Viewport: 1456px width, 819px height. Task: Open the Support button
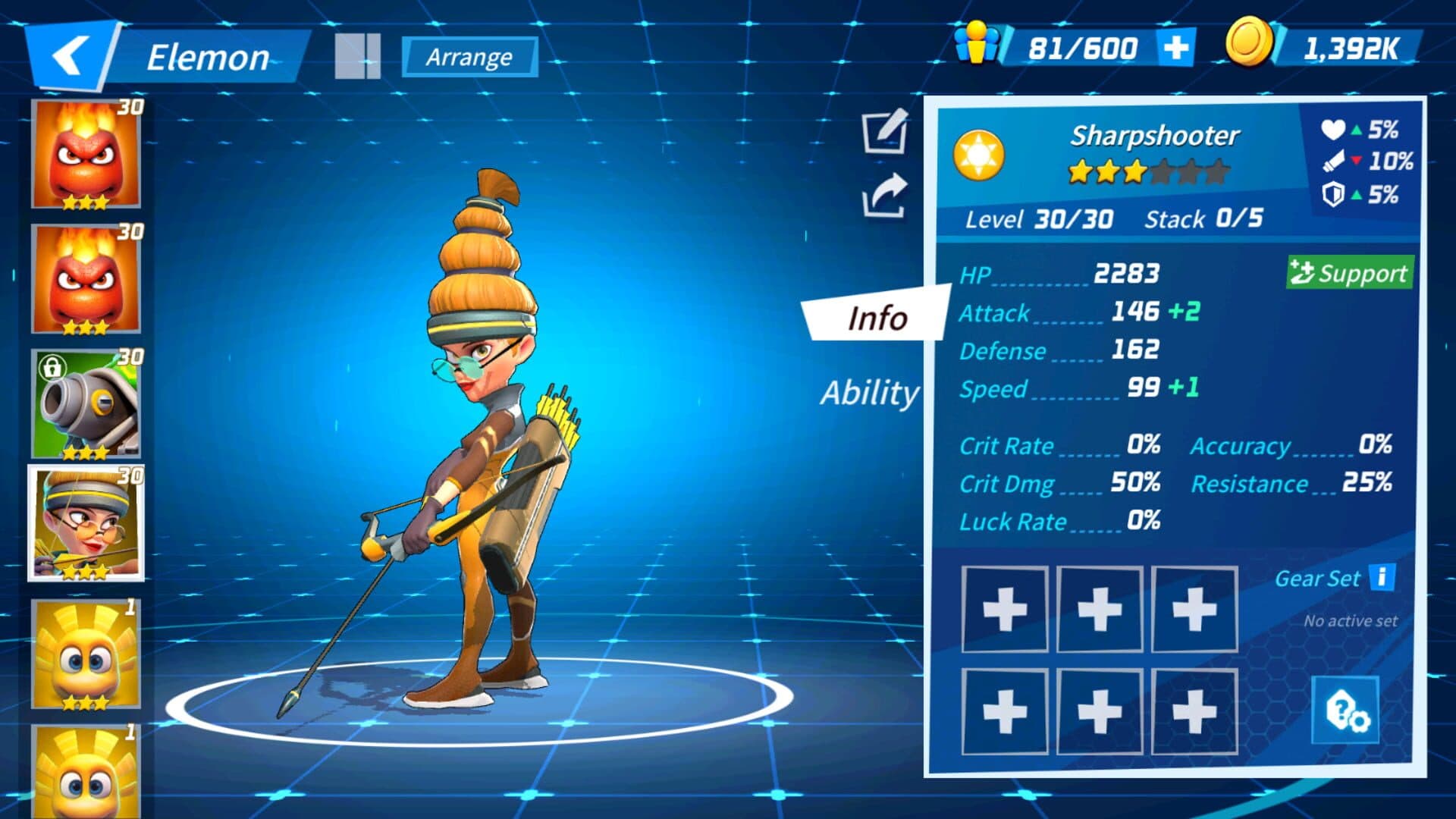(x=1350, y=273)
